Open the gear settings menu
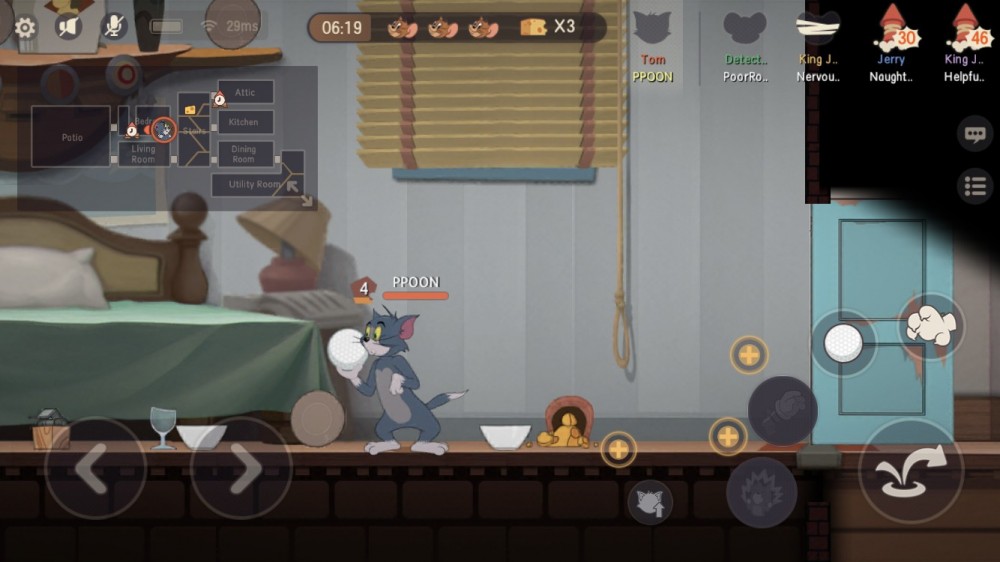 tap(25, 27)
